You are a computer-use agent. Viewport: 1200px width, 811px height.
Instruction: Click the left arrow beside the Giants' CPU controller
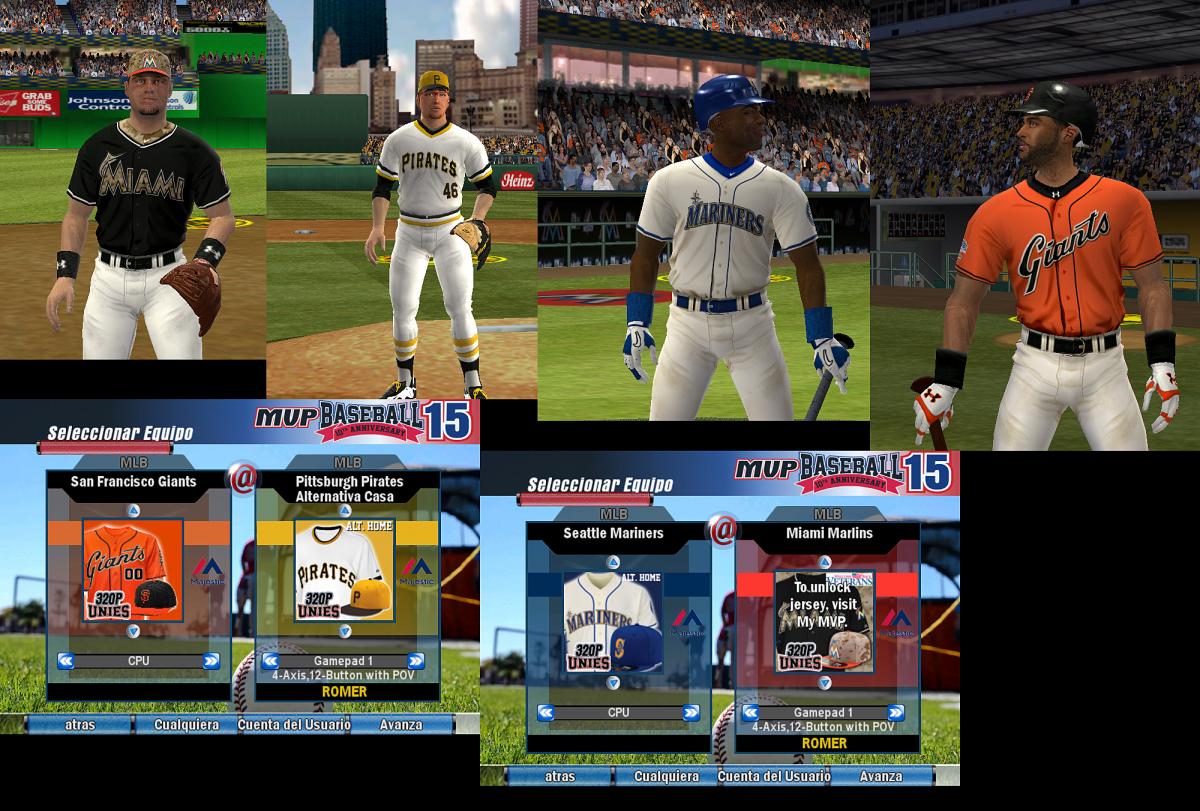(66, 660)
